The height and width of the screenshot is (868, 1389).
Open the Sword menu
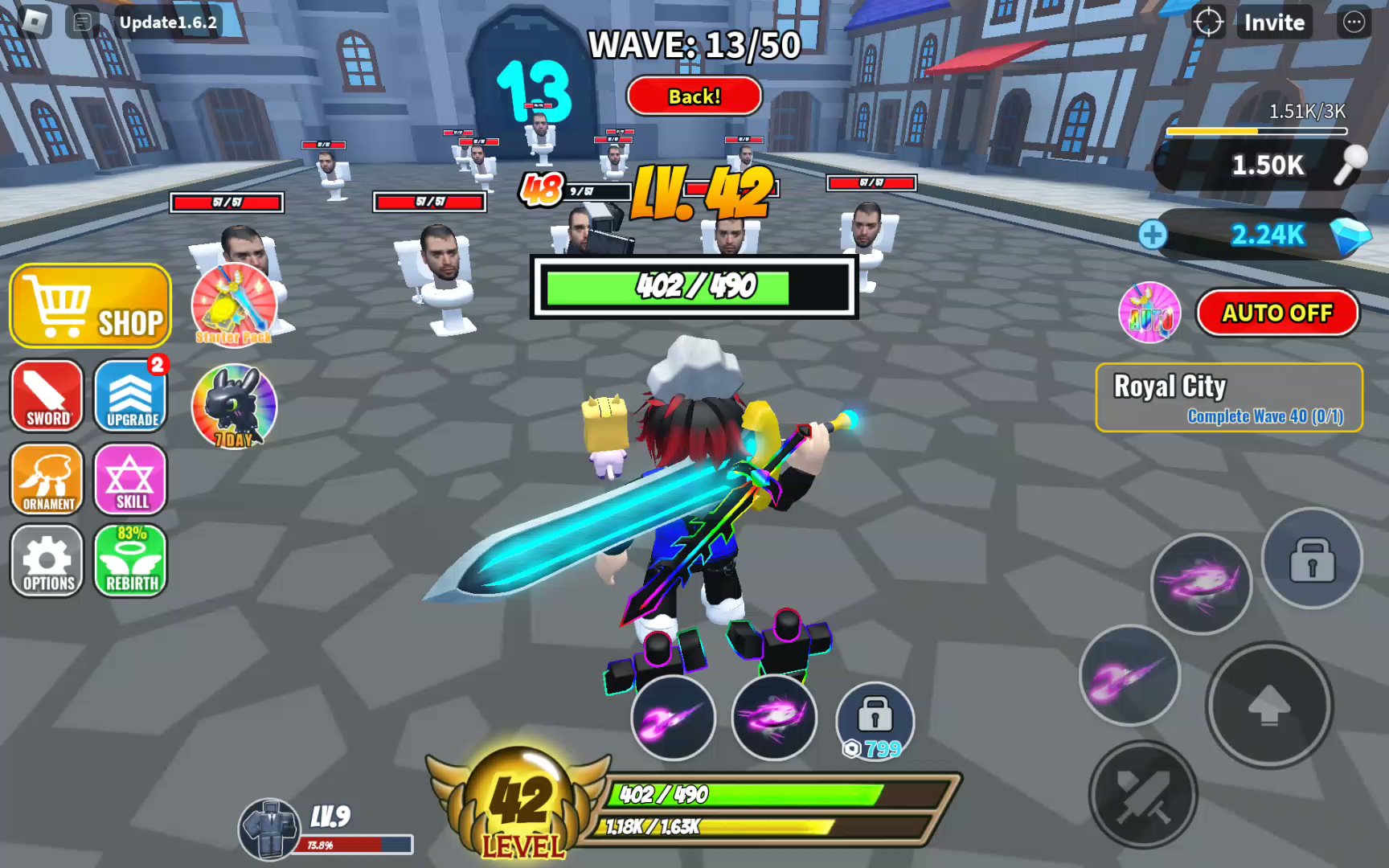tap(47, 395)
